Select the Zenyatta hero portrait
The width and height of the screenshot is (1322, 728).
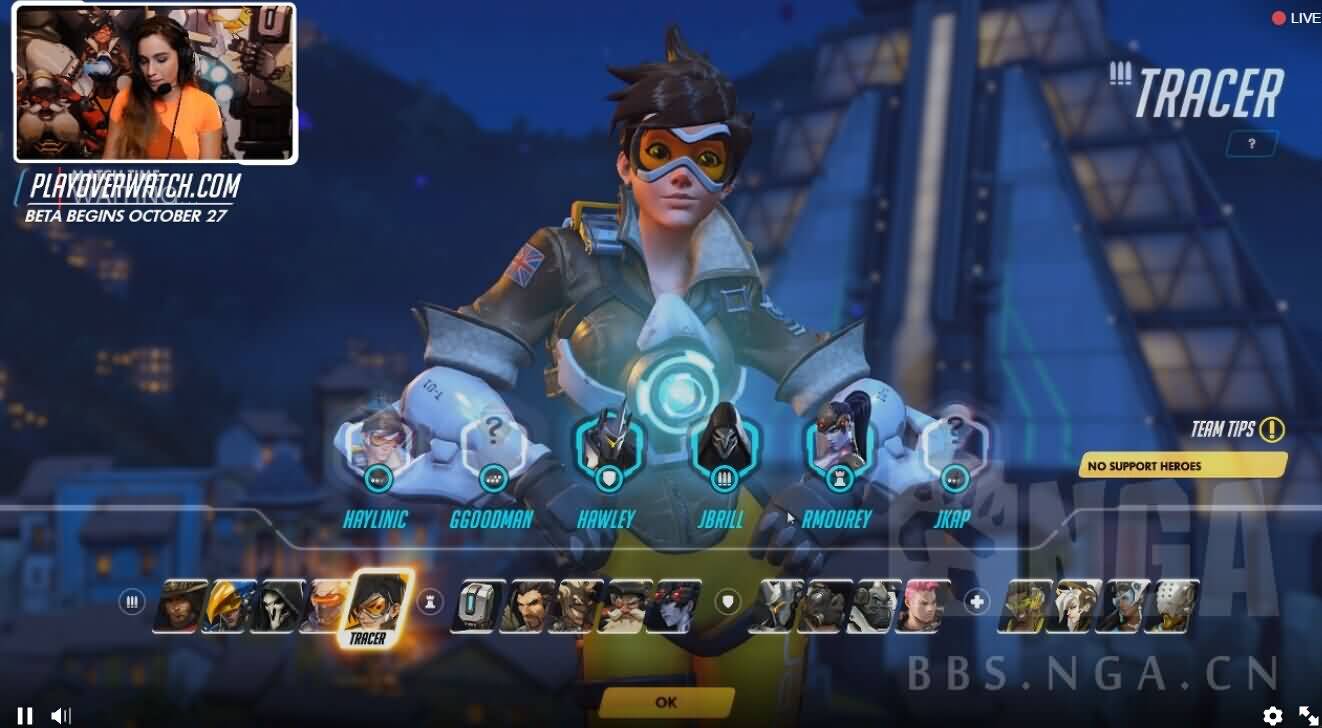click(x=1172, y=606)
